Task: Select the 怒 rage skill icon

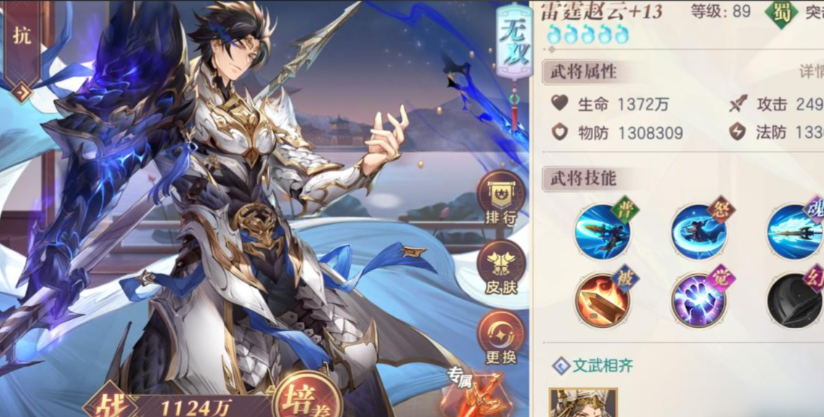Action: pyautogui.click(x=699, y=229)
